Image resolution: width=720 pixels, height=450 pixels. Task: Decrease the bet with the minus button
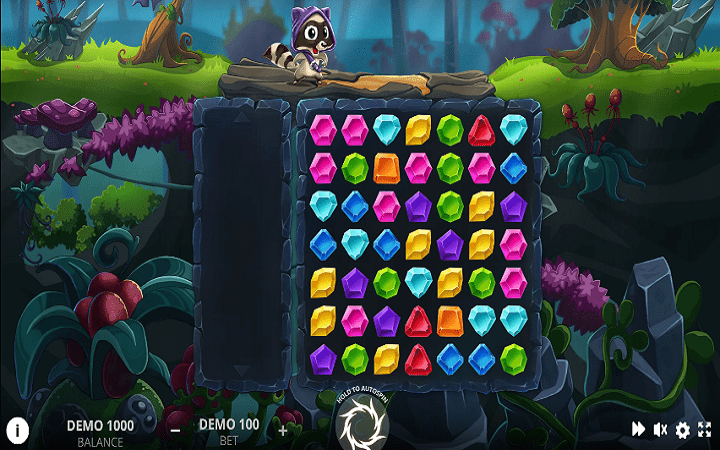coord(175,430)
